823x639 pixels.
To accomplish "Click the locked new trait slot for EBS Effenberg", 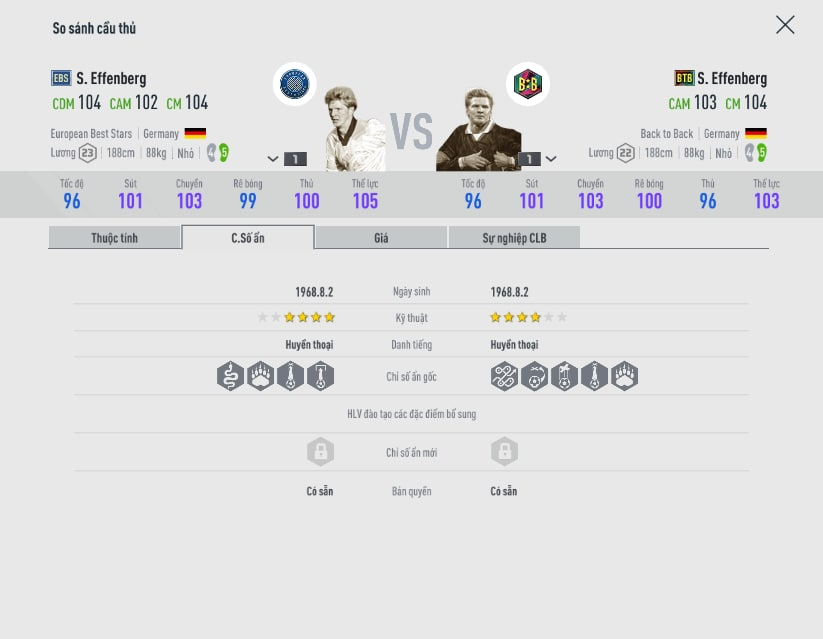I will click(x=320, y=452).
